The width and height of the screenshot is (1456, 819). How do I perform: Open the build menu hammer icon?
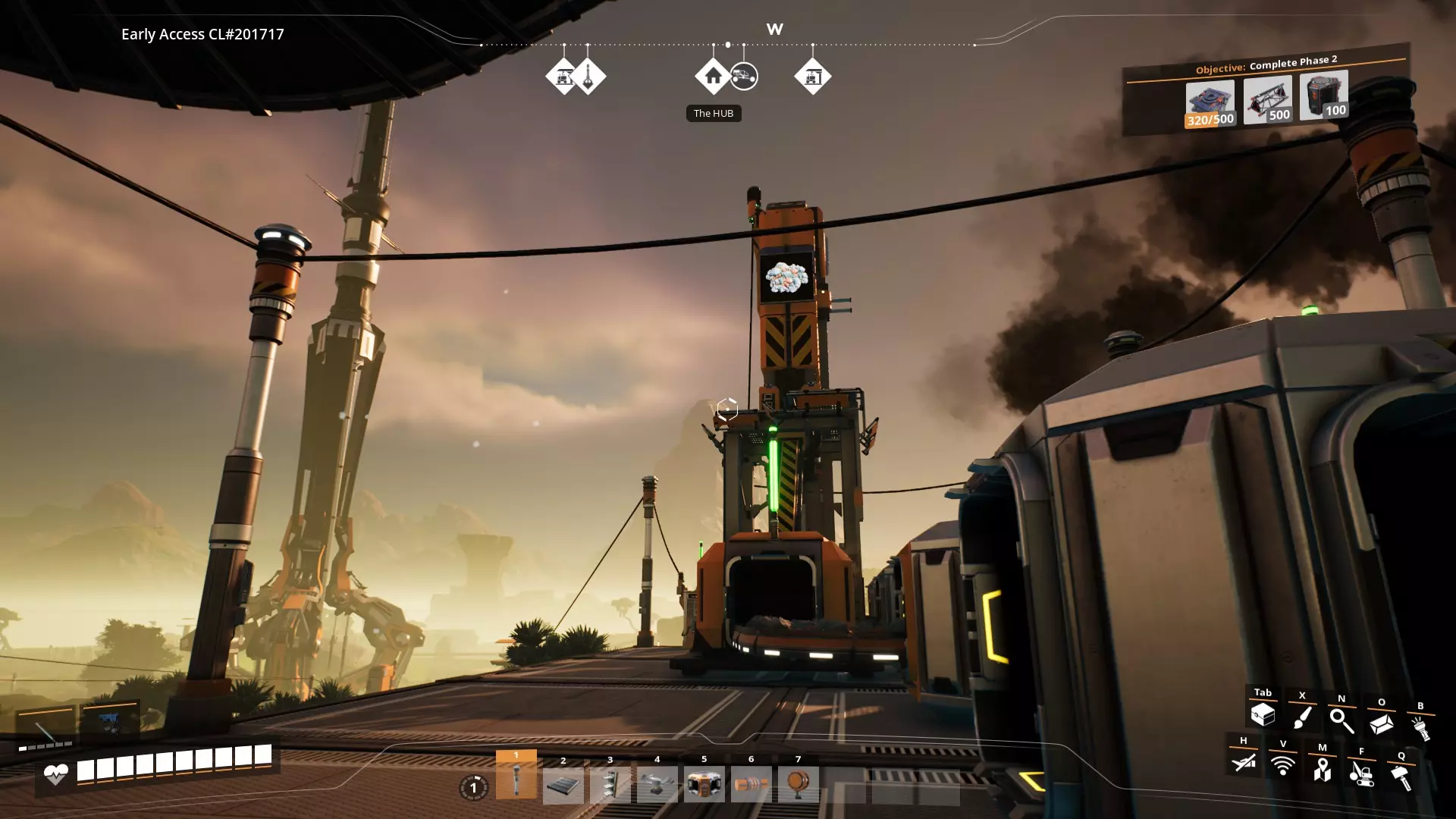(x=1401, y=777)
